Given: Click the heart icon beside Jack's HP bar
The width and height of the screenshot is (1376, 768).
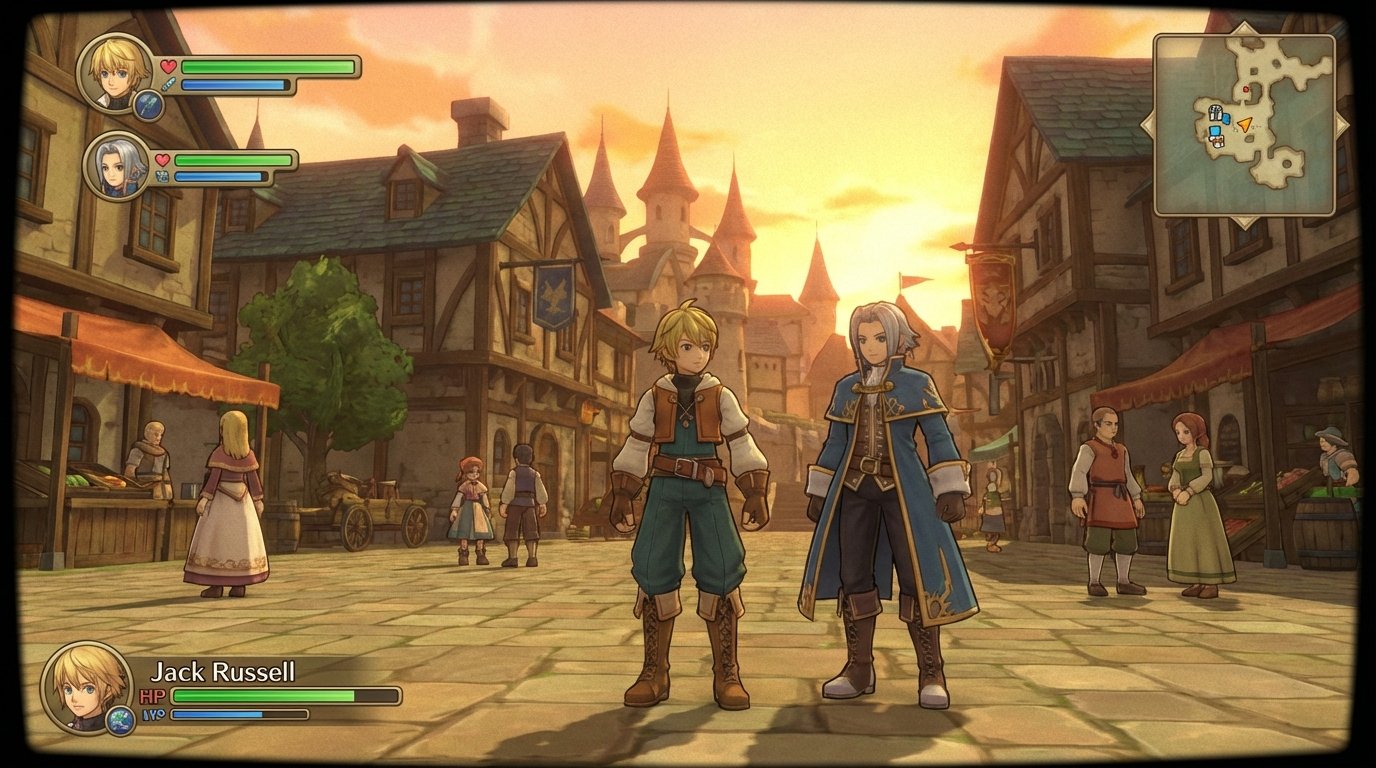Looking at the screenshot, I should point(168,67).
